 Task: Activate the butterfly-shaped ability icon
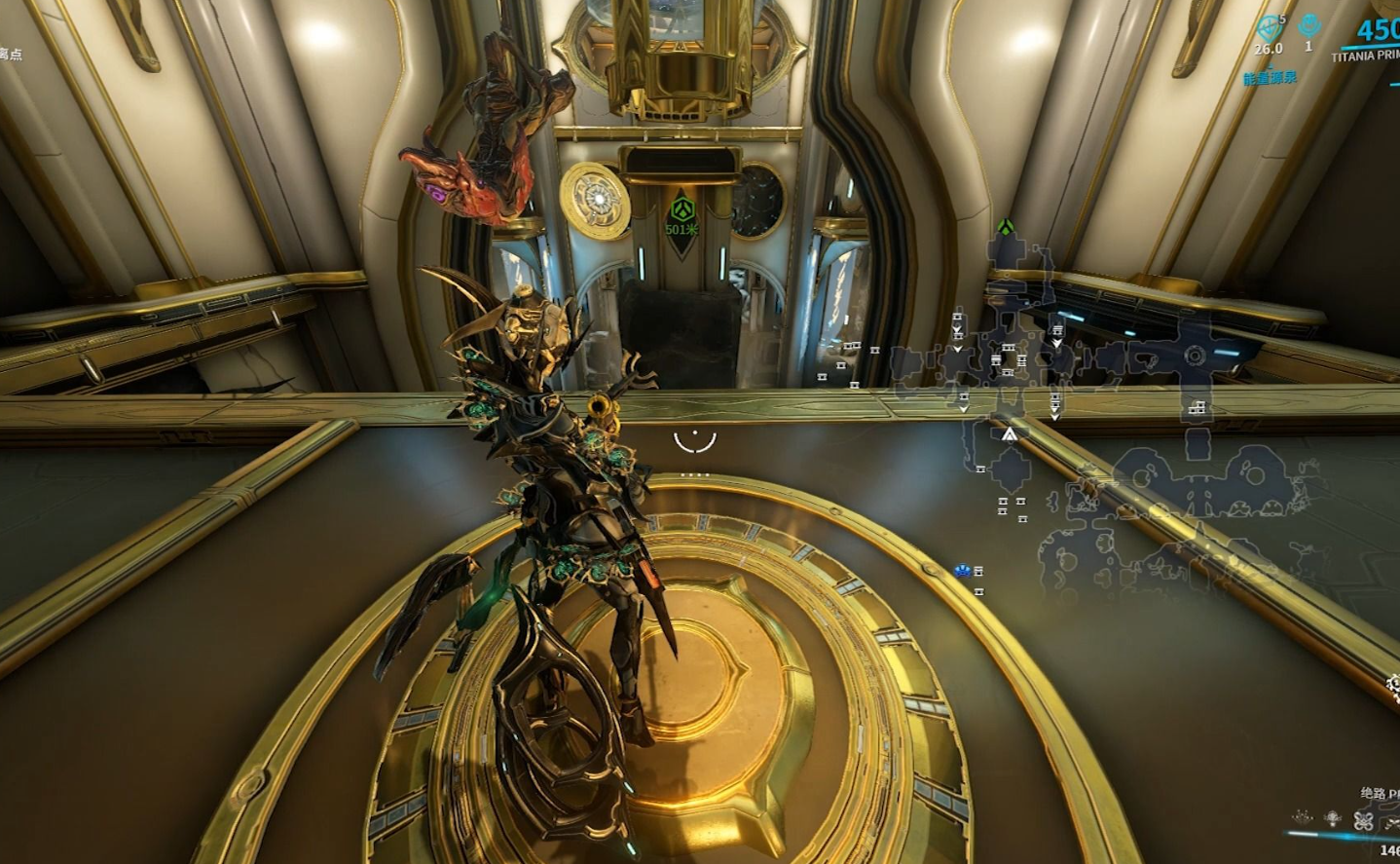click(x=1364, y=820)
